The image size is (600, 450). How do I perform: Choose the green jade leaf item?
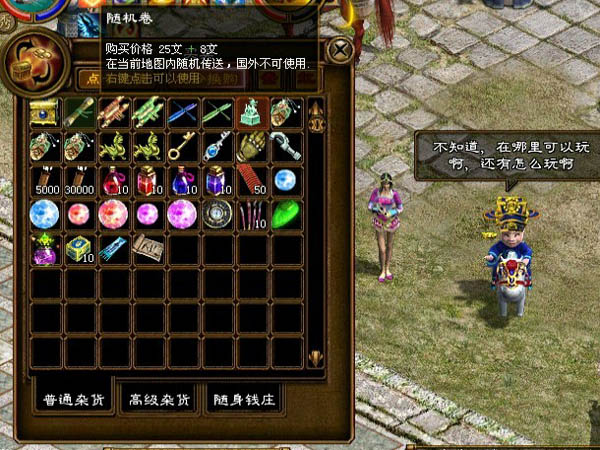pyautogui.click(x=285, y=215)
